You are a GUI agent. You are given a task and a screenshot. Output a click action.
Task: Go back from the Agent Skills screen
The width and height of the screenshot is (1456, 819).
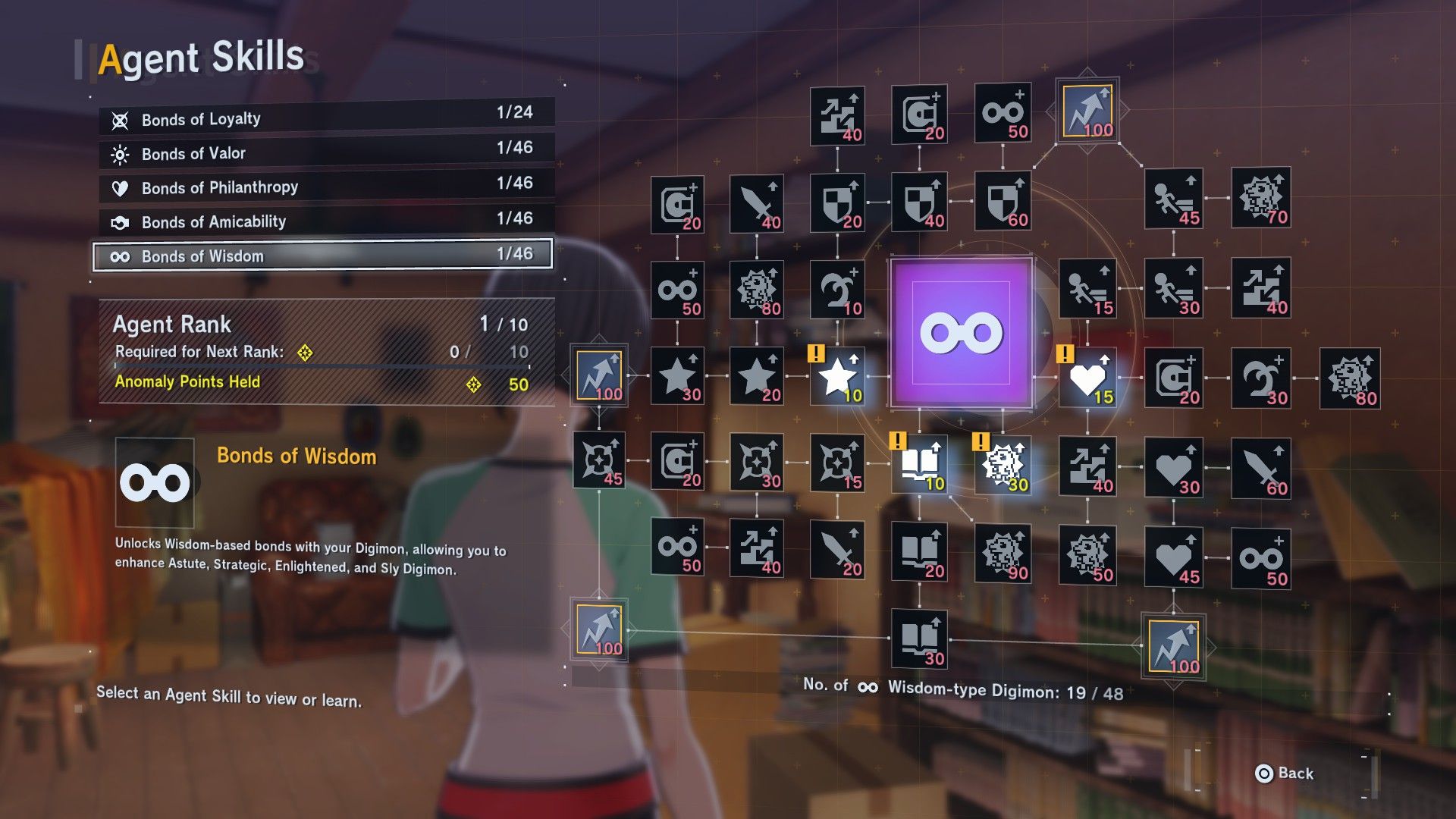[1285, 773]
